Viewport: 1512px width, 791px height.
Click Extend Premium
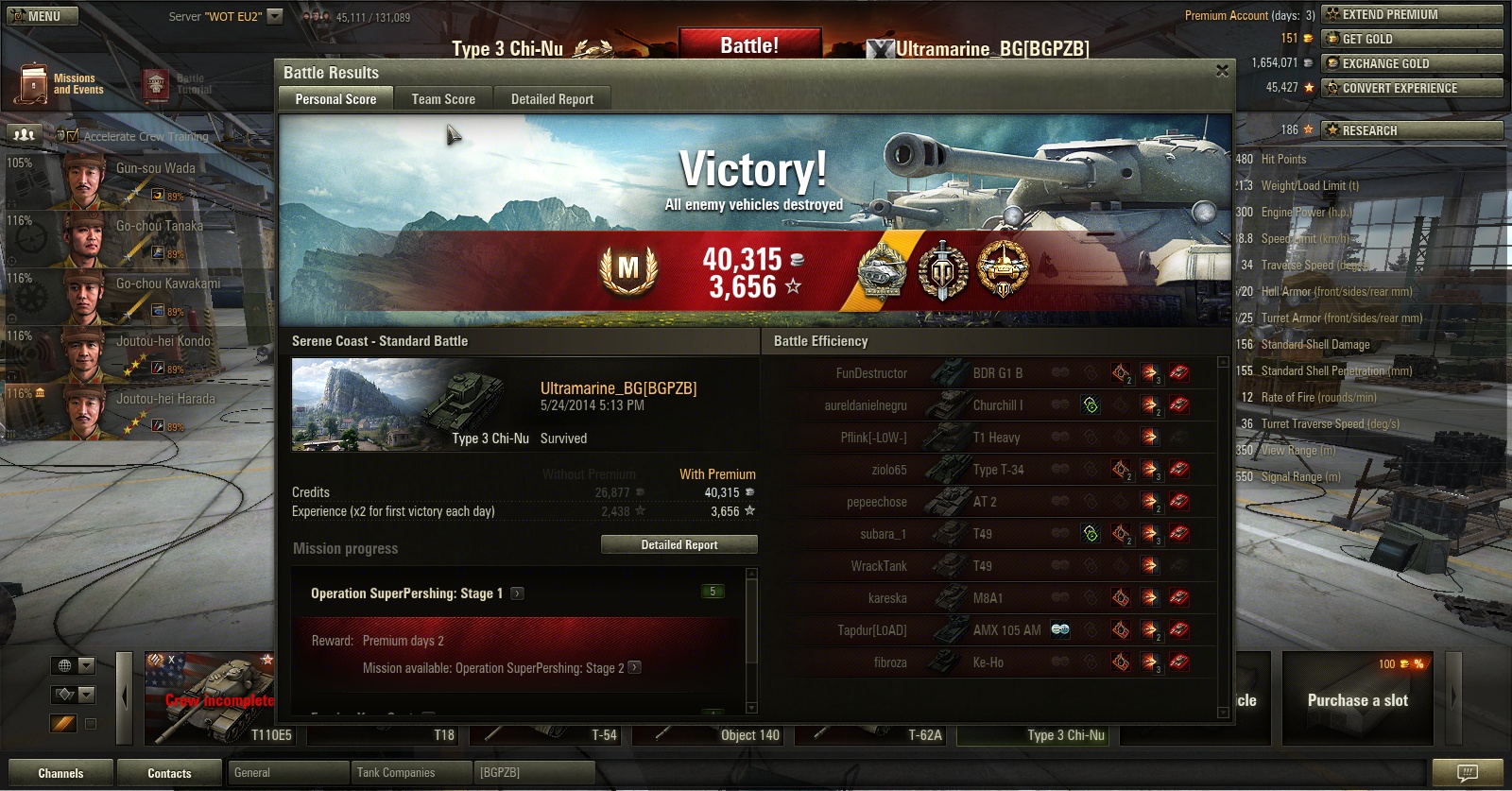(1412, 14)
